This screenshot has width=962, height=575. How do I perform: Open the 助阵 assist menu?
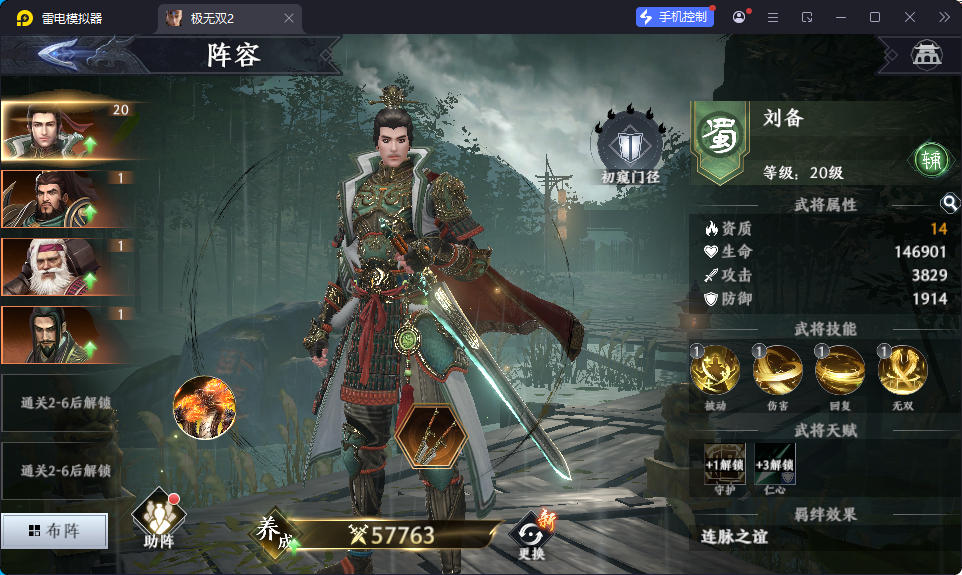point(159,519)
